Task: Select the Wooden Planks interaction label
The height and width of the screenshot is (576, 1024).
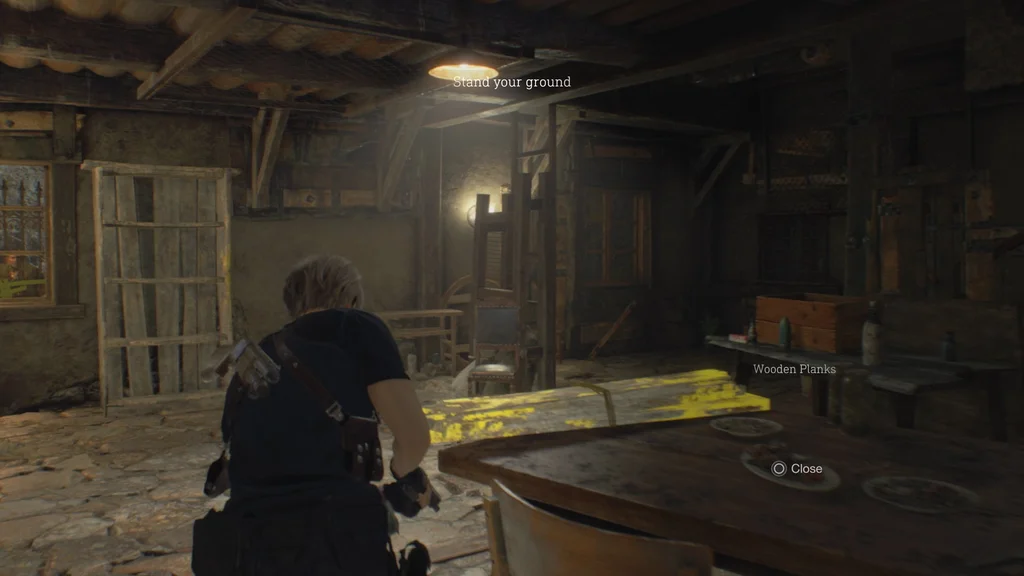Action: 794,369
